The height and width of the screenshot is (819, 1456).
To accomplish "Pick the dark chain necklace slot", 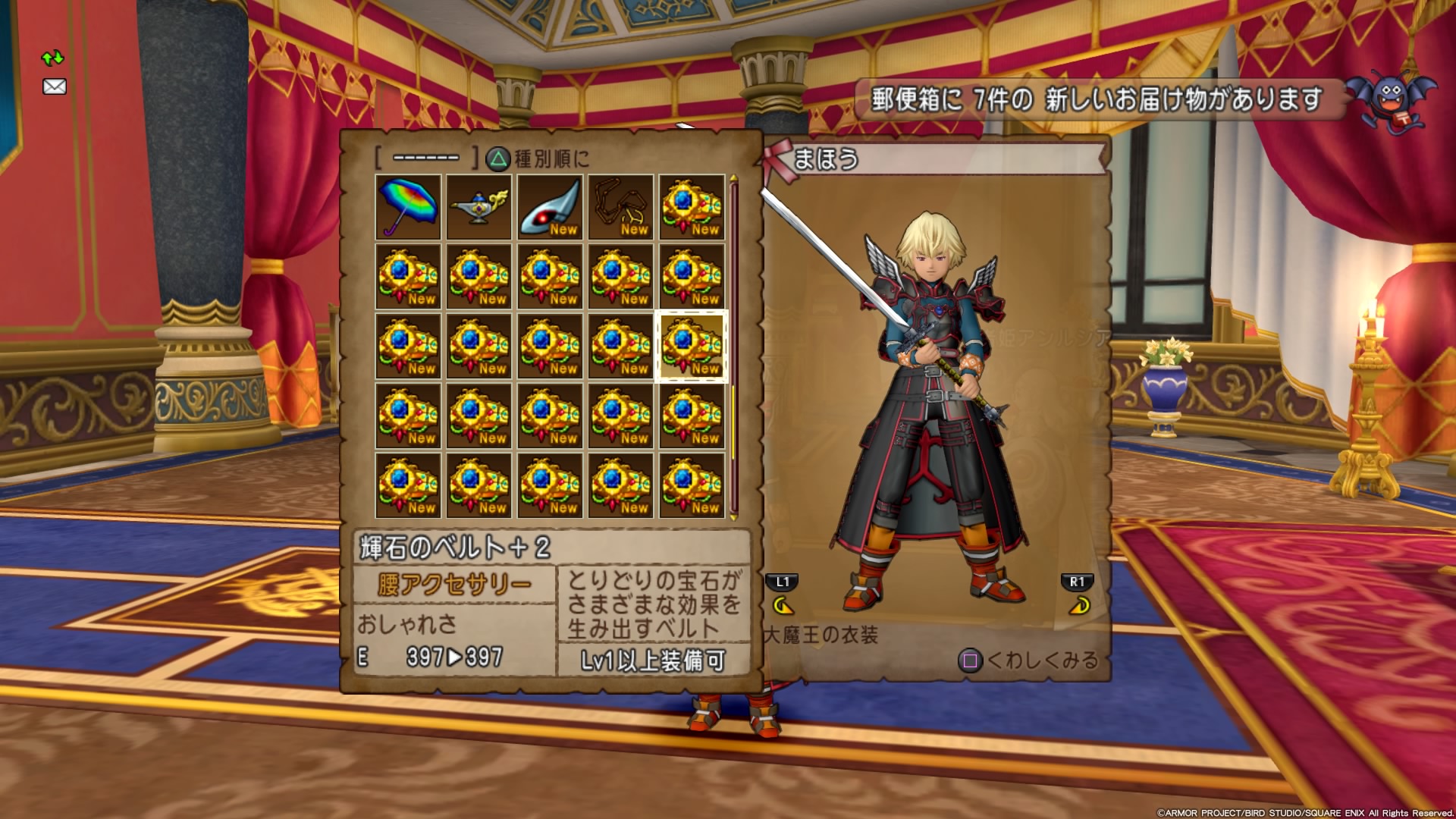I will coord(620,207).
